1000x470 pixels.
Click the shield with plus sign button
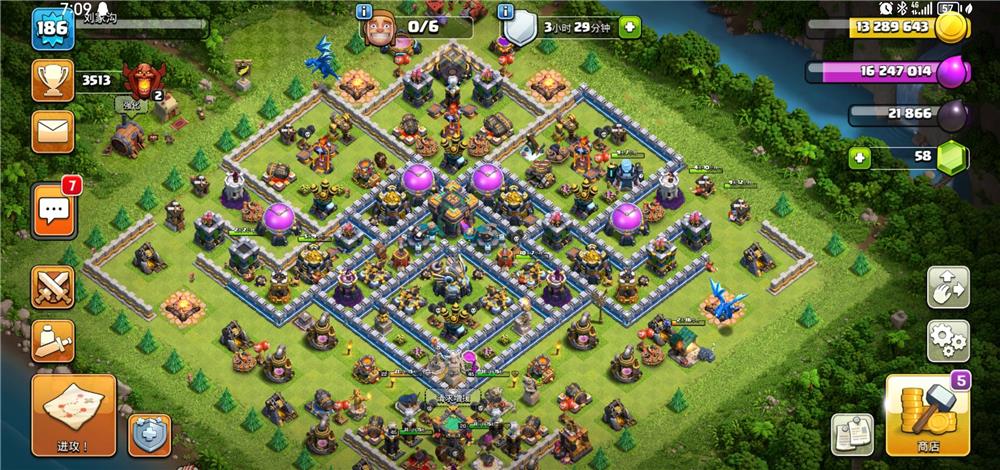(x=150, y=434)
